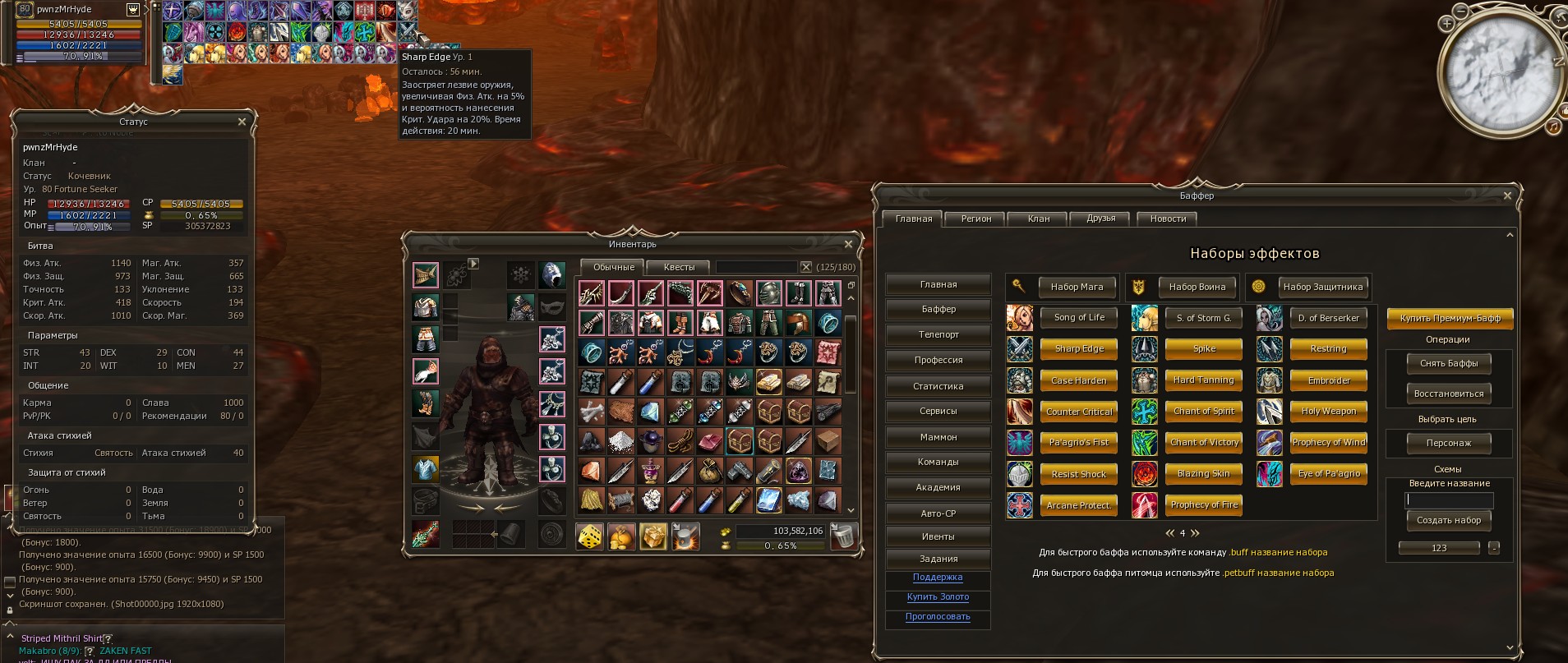
Task: Switch to the Новости tab
Action: coord(1168,219)
